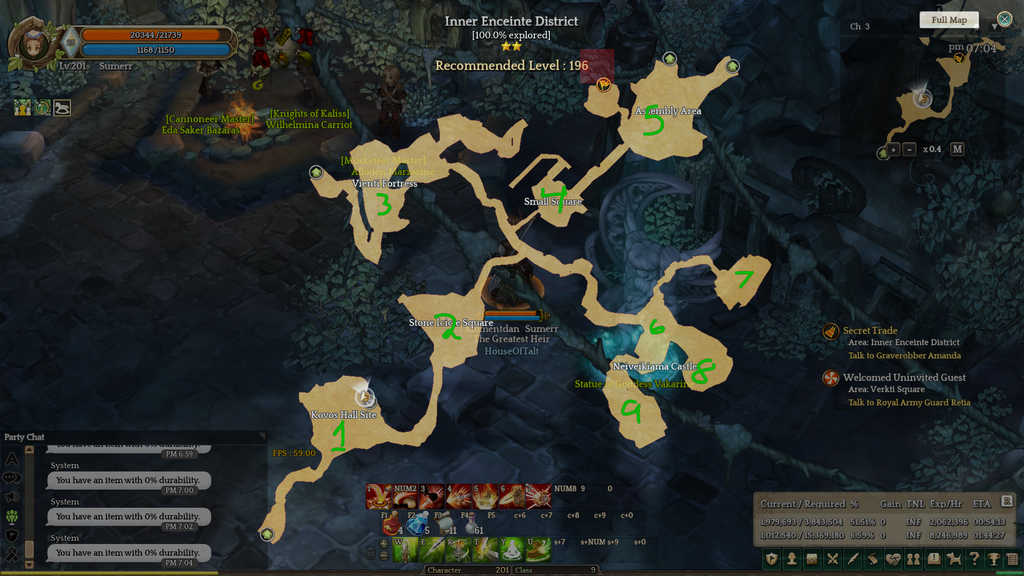
Task: Select the Welcomed Uninvited Guest quest entry
Action: tap(904, 377)
